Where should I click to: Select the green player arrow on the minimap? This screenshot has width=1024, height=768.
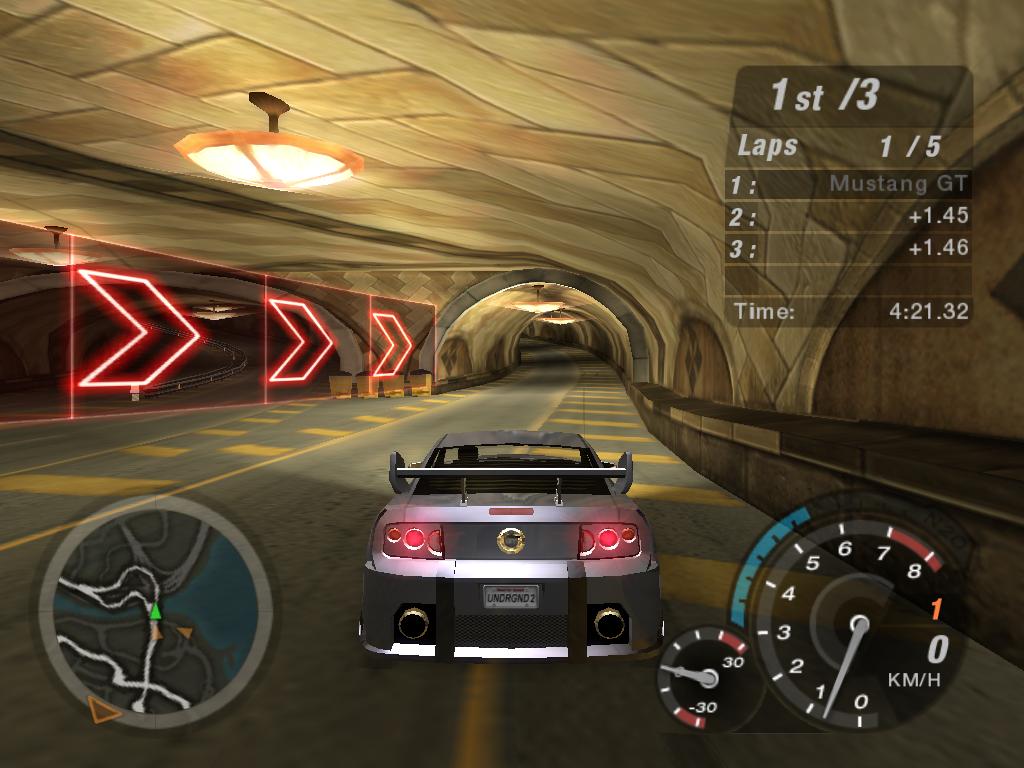(155, 610)
